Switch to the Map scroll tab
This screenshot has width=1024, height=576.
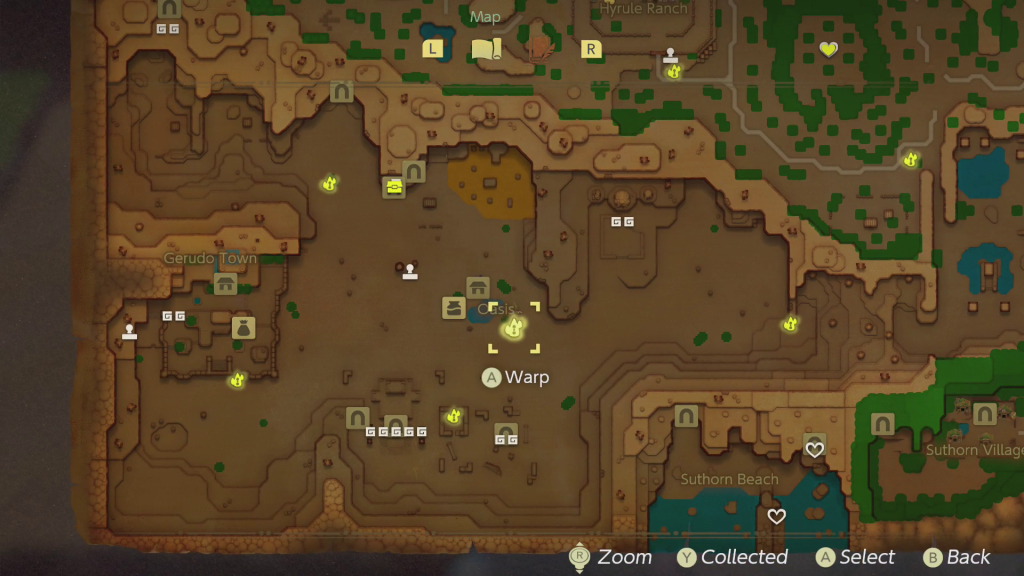485,48
